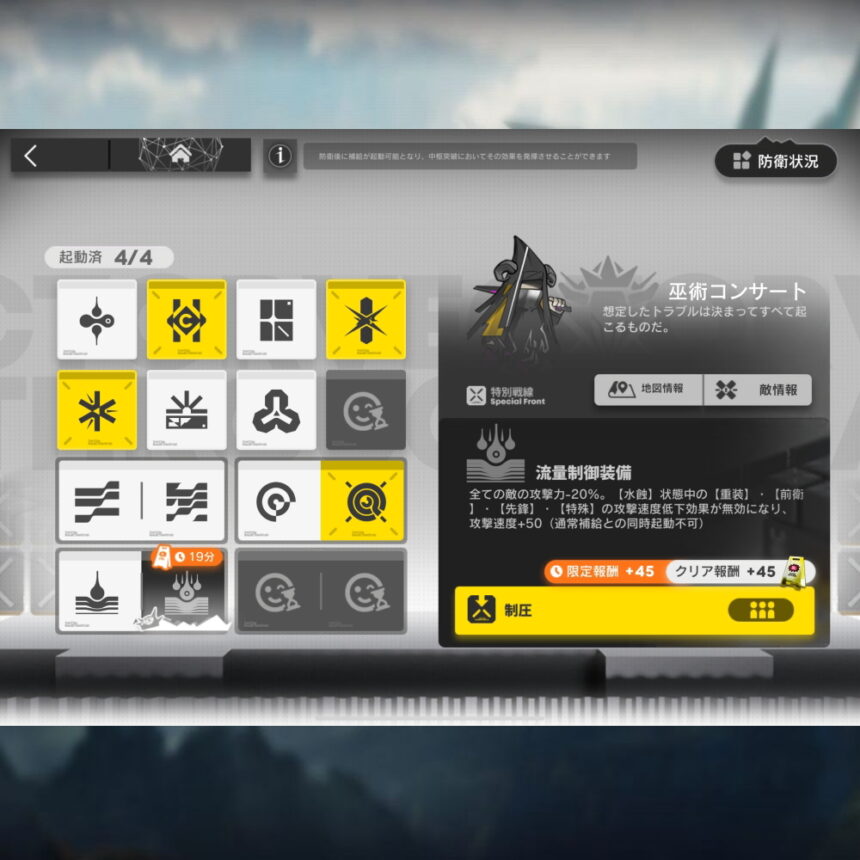This screenshot has height=860, width=860.
Task: Pick the yellow asterisk burst tile
Action: click(x=97, y=410)
